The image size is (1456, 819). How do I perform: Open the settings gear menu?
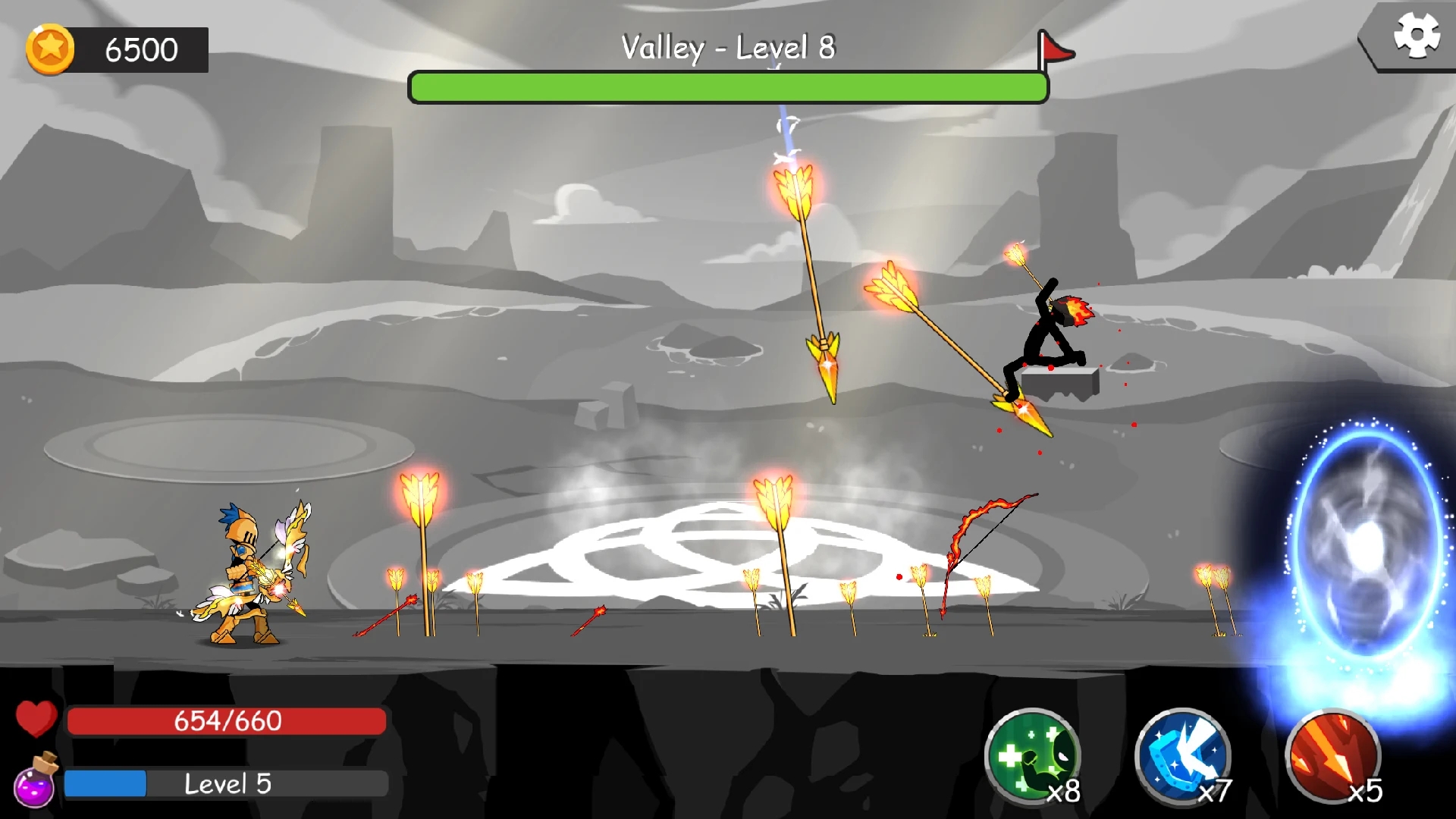pos(1417,33)
